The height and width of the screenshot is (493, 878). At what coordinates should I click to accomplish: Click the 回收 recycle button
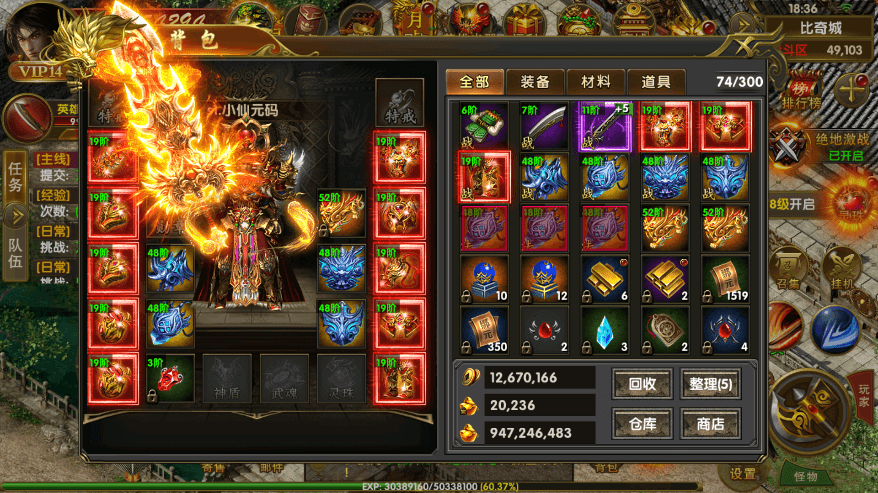(x=641, y=381)
